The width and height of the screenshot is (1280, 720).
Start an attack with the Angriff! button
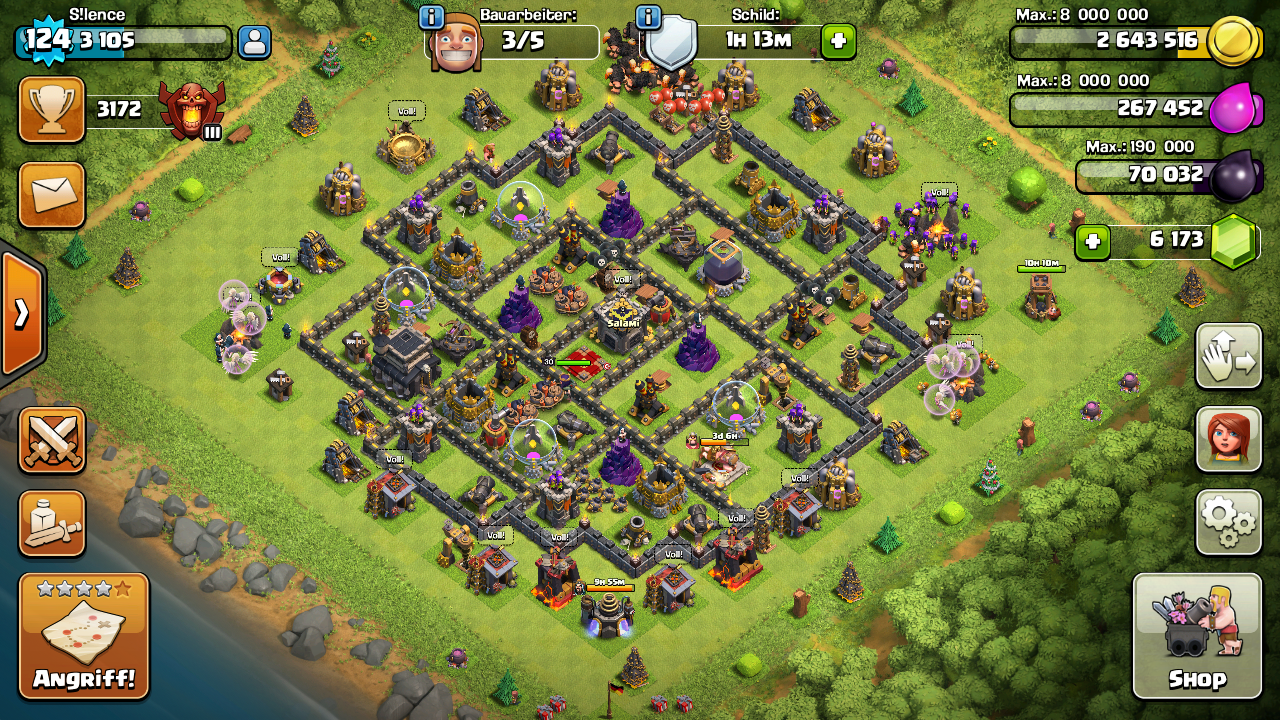(84, 635)
